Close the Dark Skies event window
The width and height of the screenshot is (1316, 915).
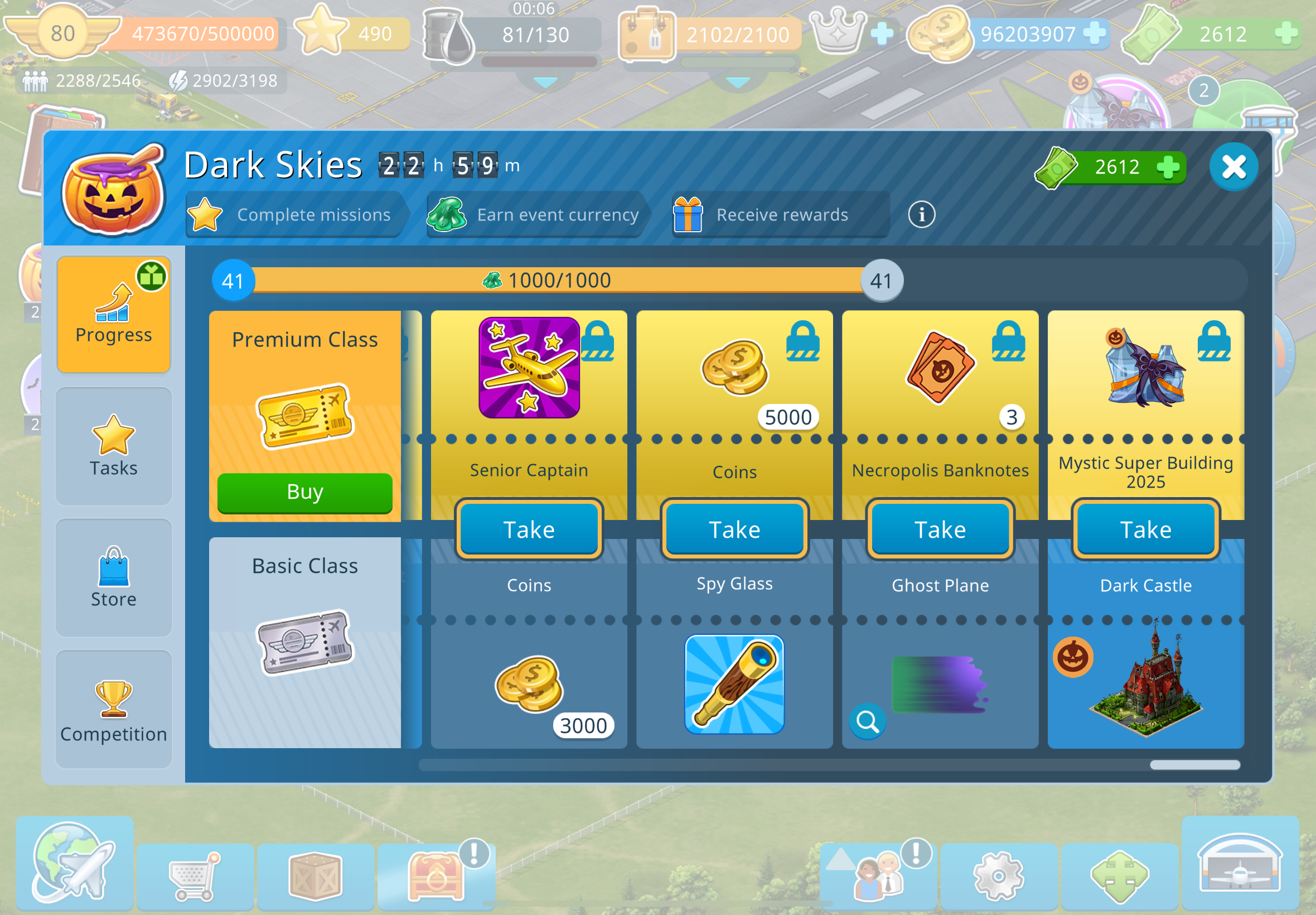(x=1233, y=167)
